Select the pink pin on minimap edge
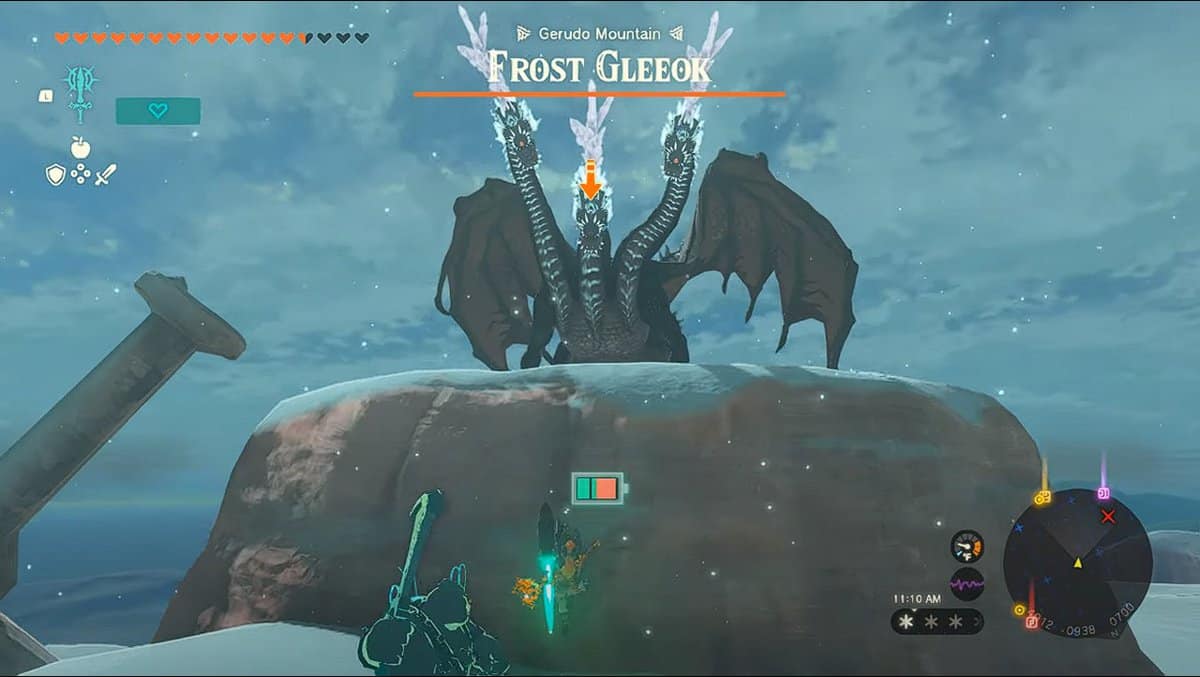The image size is (1200, 677). click(1104, 493)
